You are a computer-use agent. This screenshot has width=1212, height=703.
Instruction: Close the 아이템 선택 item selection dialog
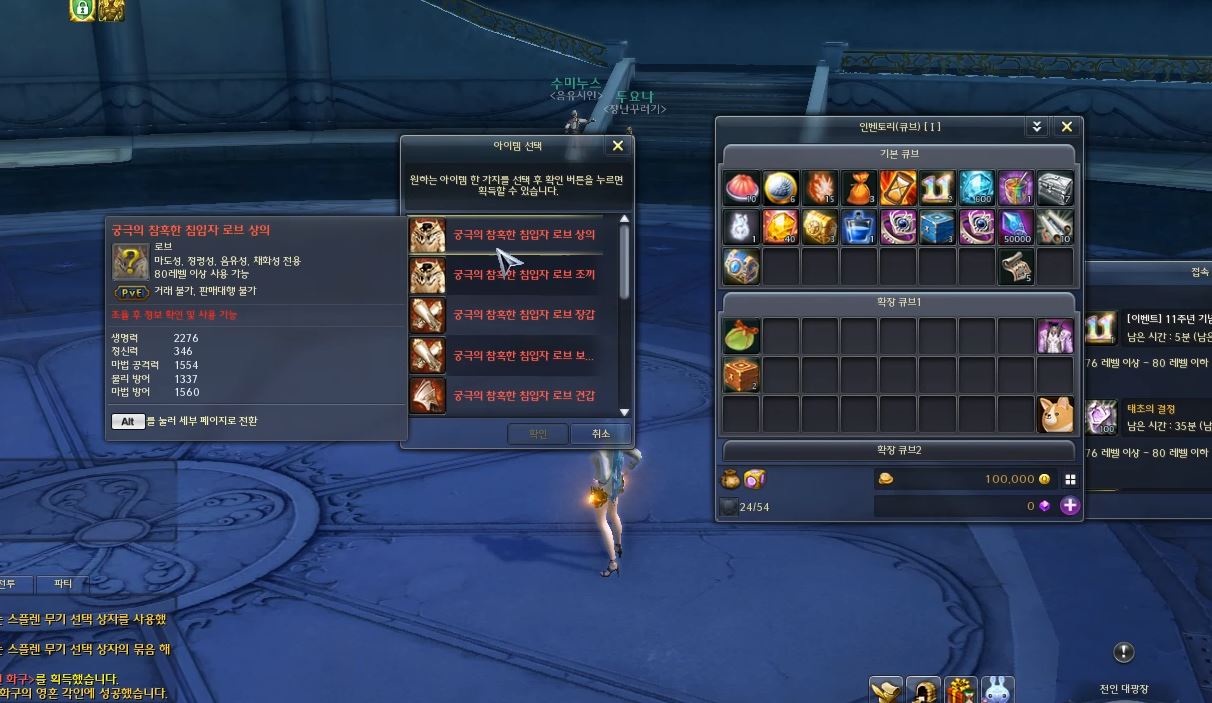point(617,146)
